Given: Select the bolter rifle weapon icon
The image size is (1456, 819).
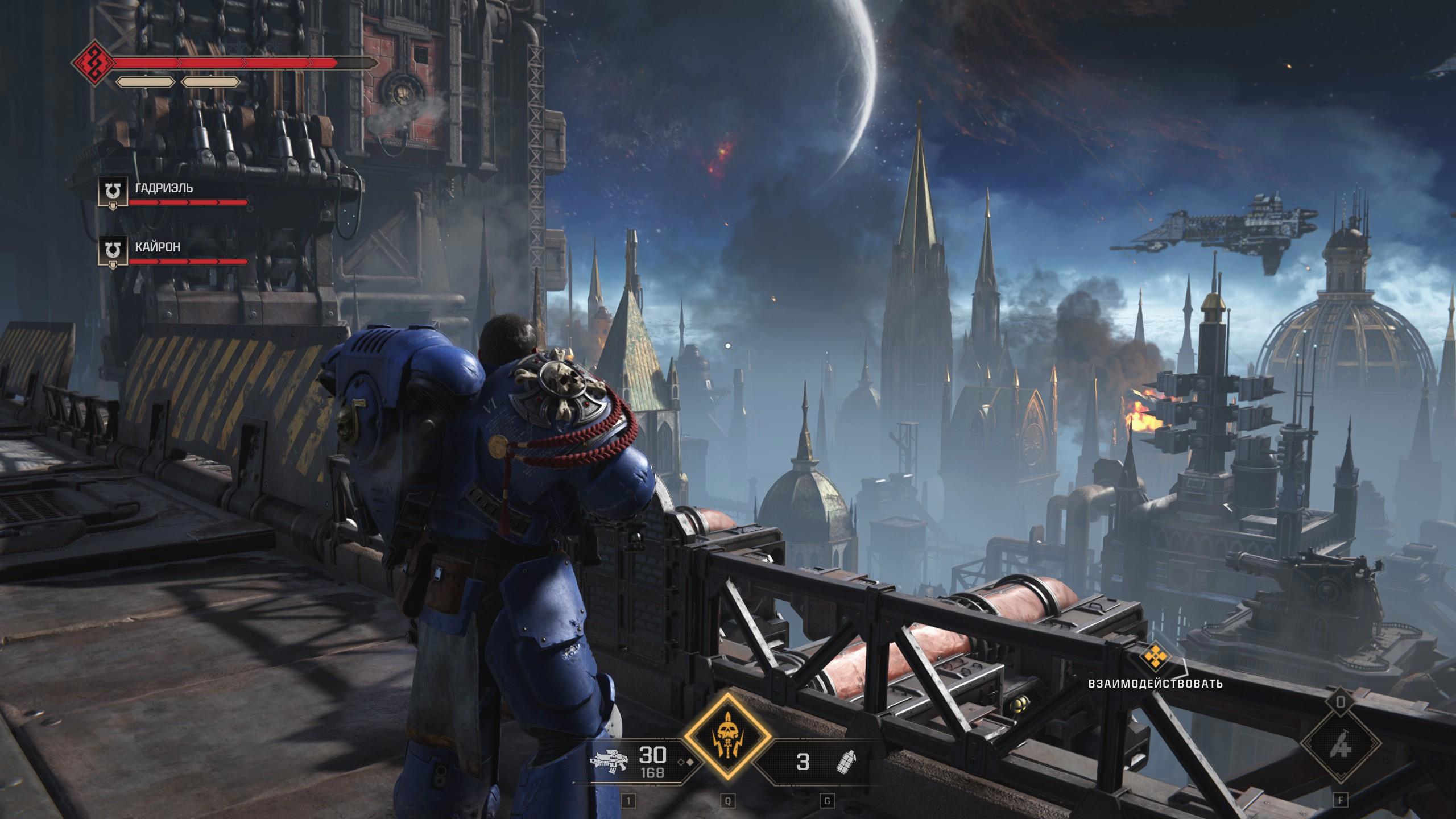Looking at the screenshot, I should (610, 761).
